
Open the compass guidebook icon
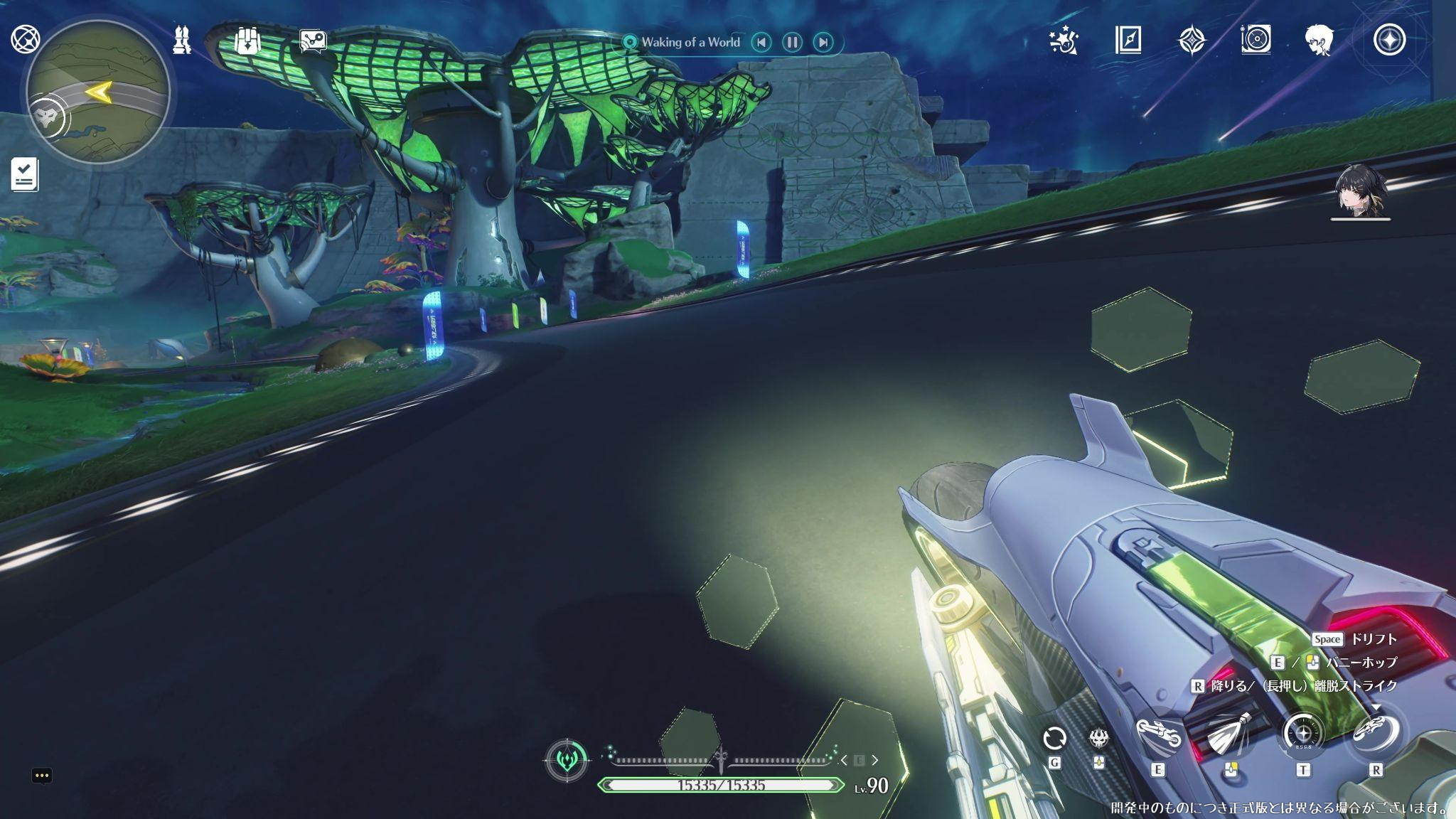pyautogui.click(x=1128, y=41)
